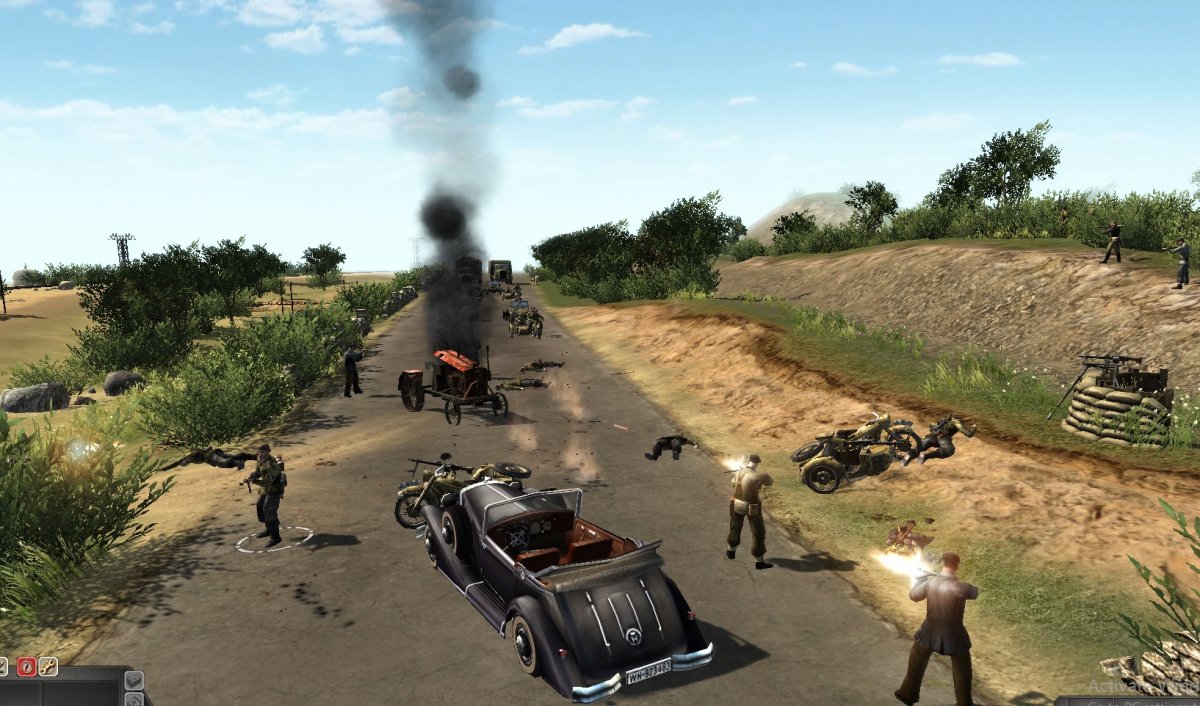Click the upper grey button beside the panel

click(134, 681)
